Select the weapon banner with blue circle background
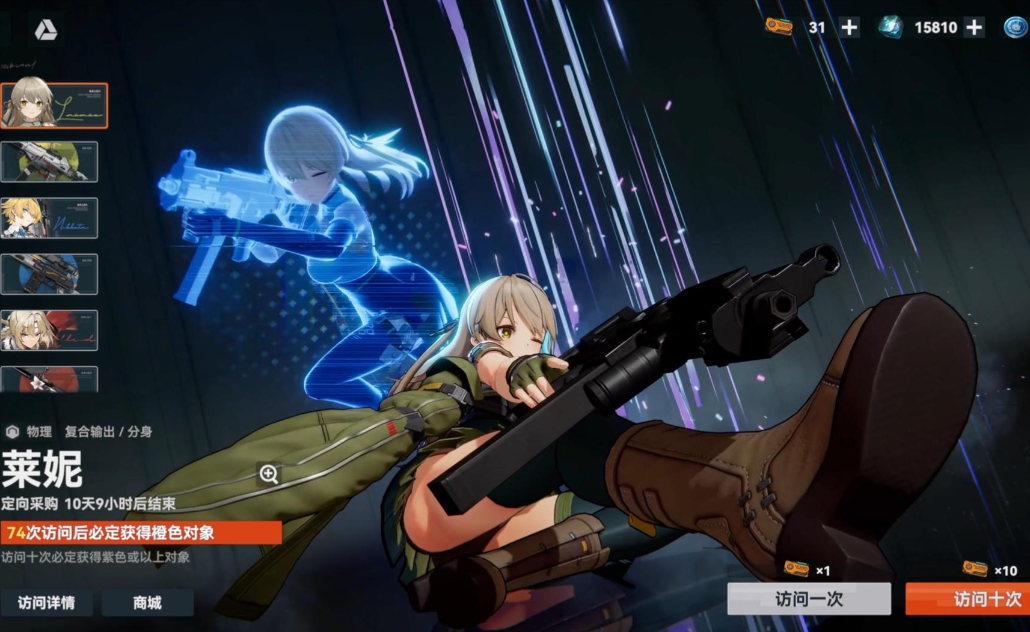The width and height of the screenshot is (1030, 632). pyautogui.click(x=50, y=274)
